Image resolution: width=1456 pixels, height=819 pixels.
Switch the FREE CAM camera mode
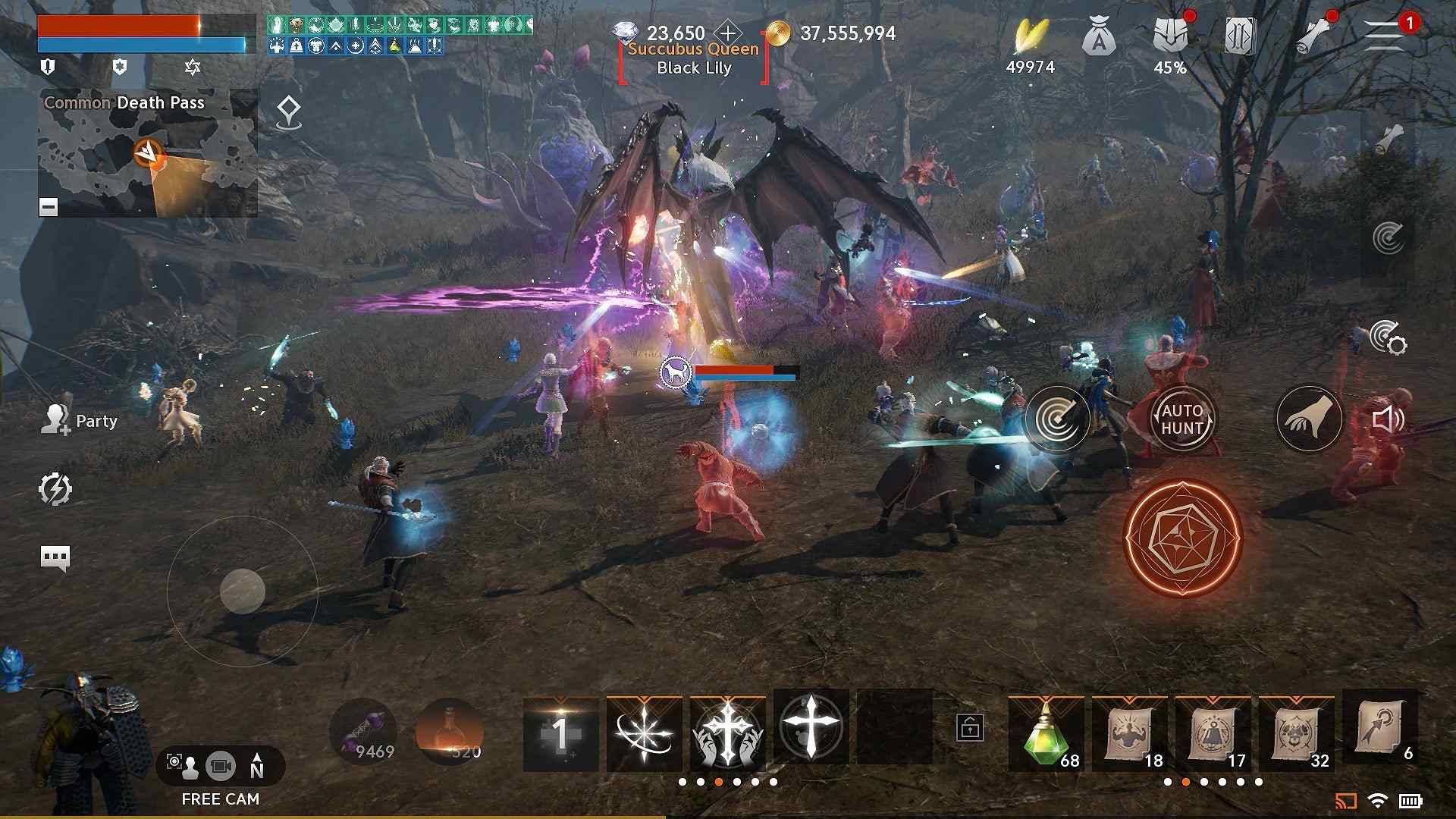221,766
